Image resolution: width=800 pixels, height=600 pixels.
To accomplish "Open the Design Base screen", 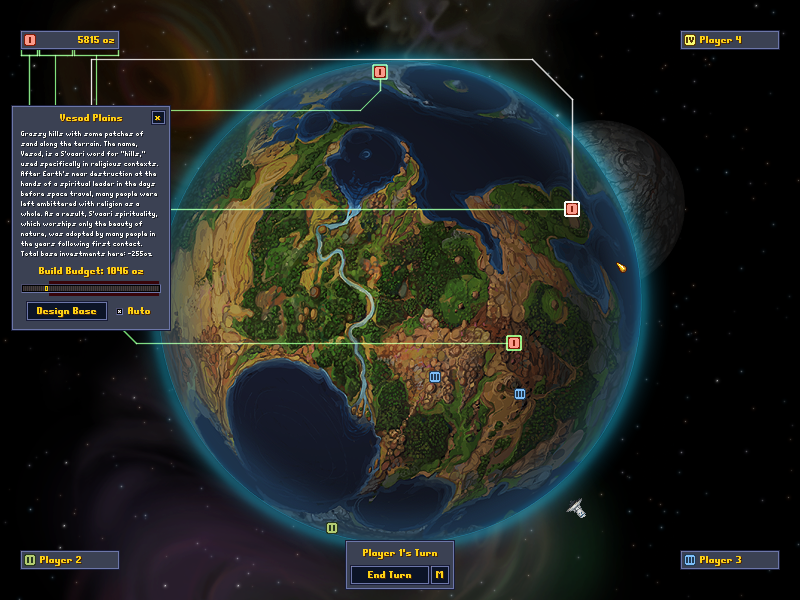I will 67,311.
